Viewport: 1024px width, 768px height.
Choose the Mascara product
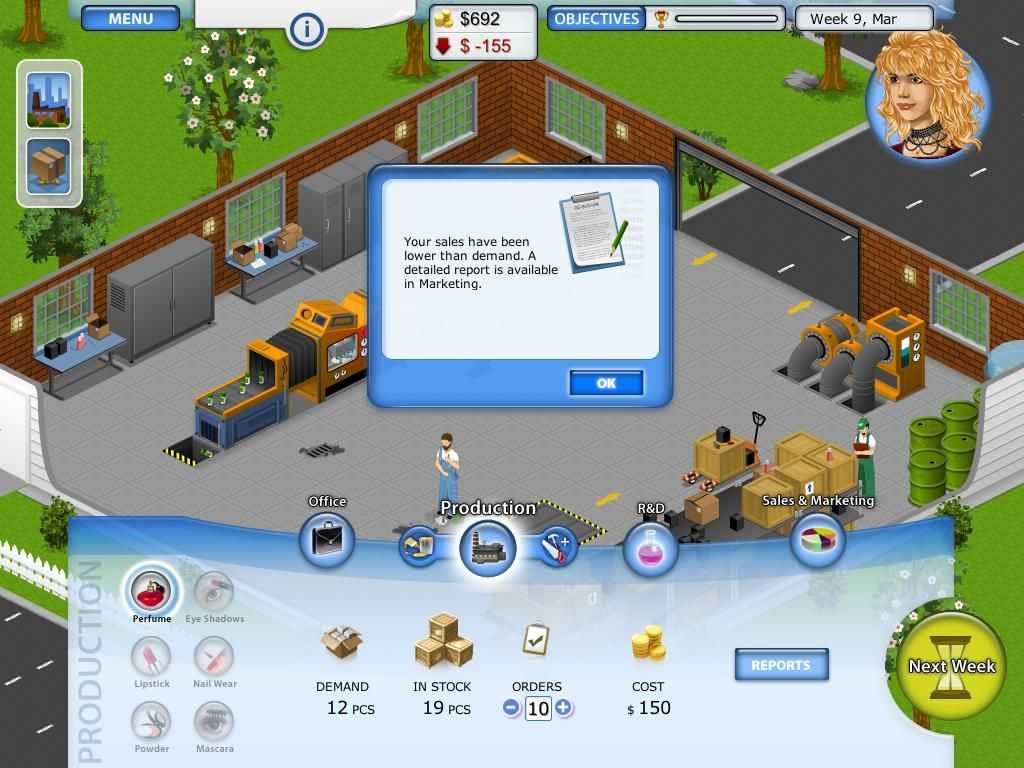(213, 722)
